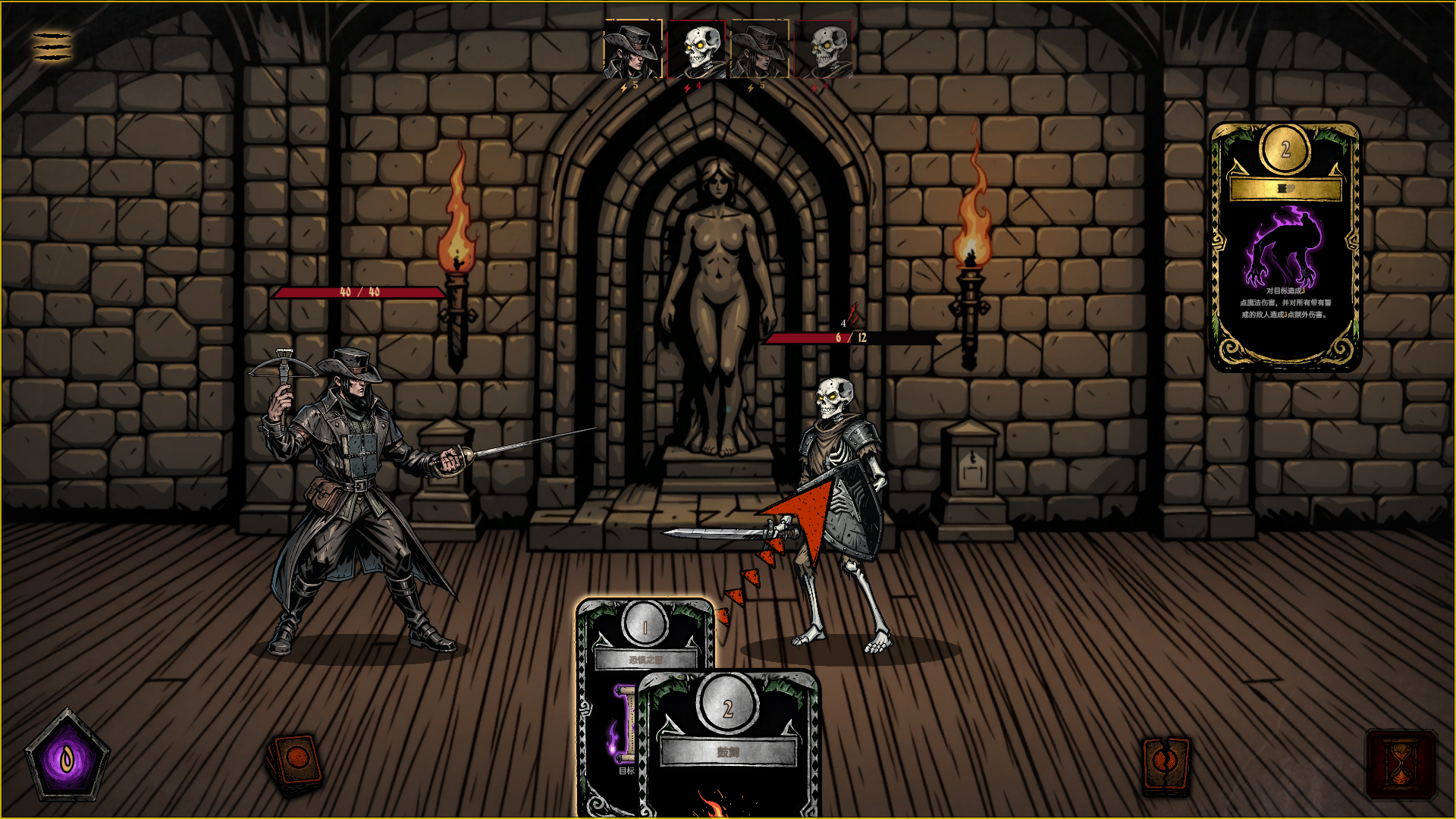1456x819 pixels.
Task: Open the draw pile deck
Action: (x=295, y=764)
